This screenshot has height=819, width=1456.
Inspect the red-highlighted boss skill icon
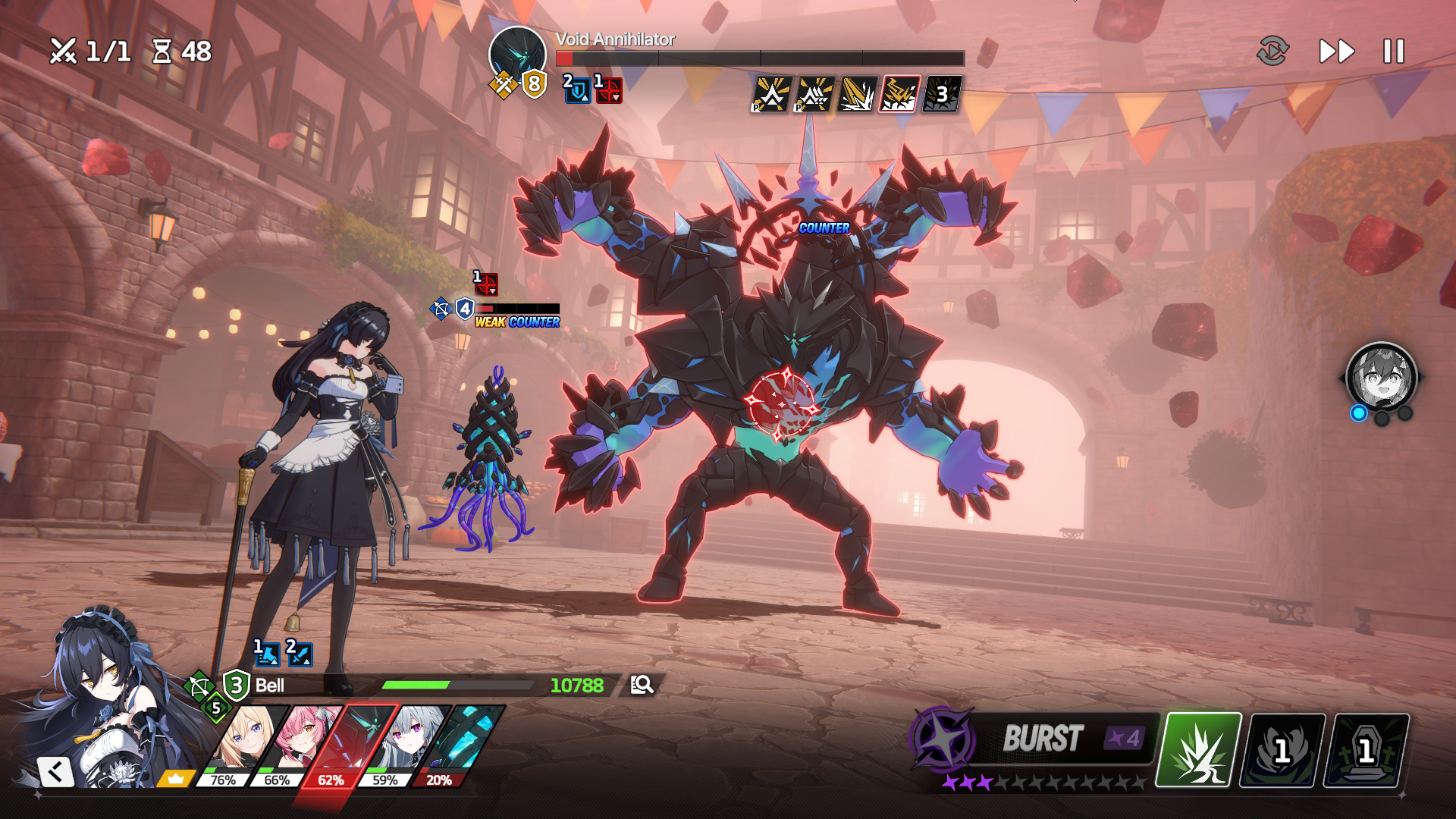coord(899,95)
